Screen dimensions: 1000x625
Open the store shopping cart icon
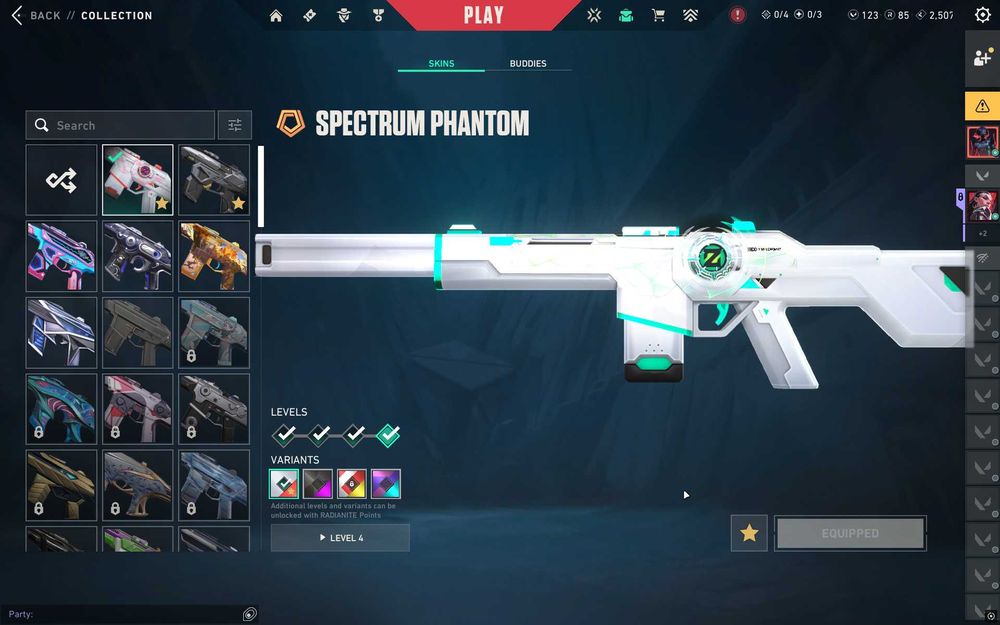658,16
